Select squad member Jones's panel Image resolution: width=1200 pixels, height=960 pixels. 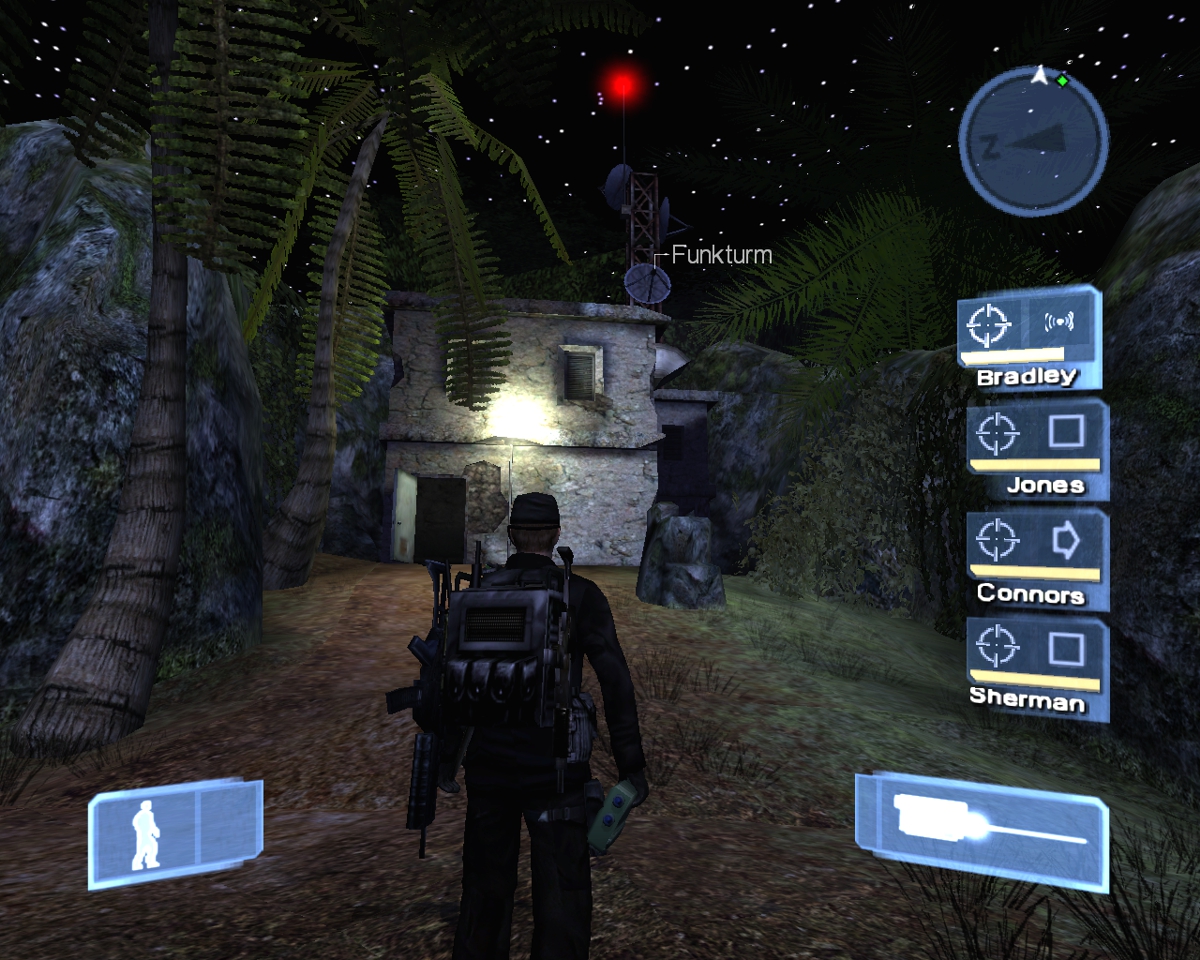(1037, 448)
